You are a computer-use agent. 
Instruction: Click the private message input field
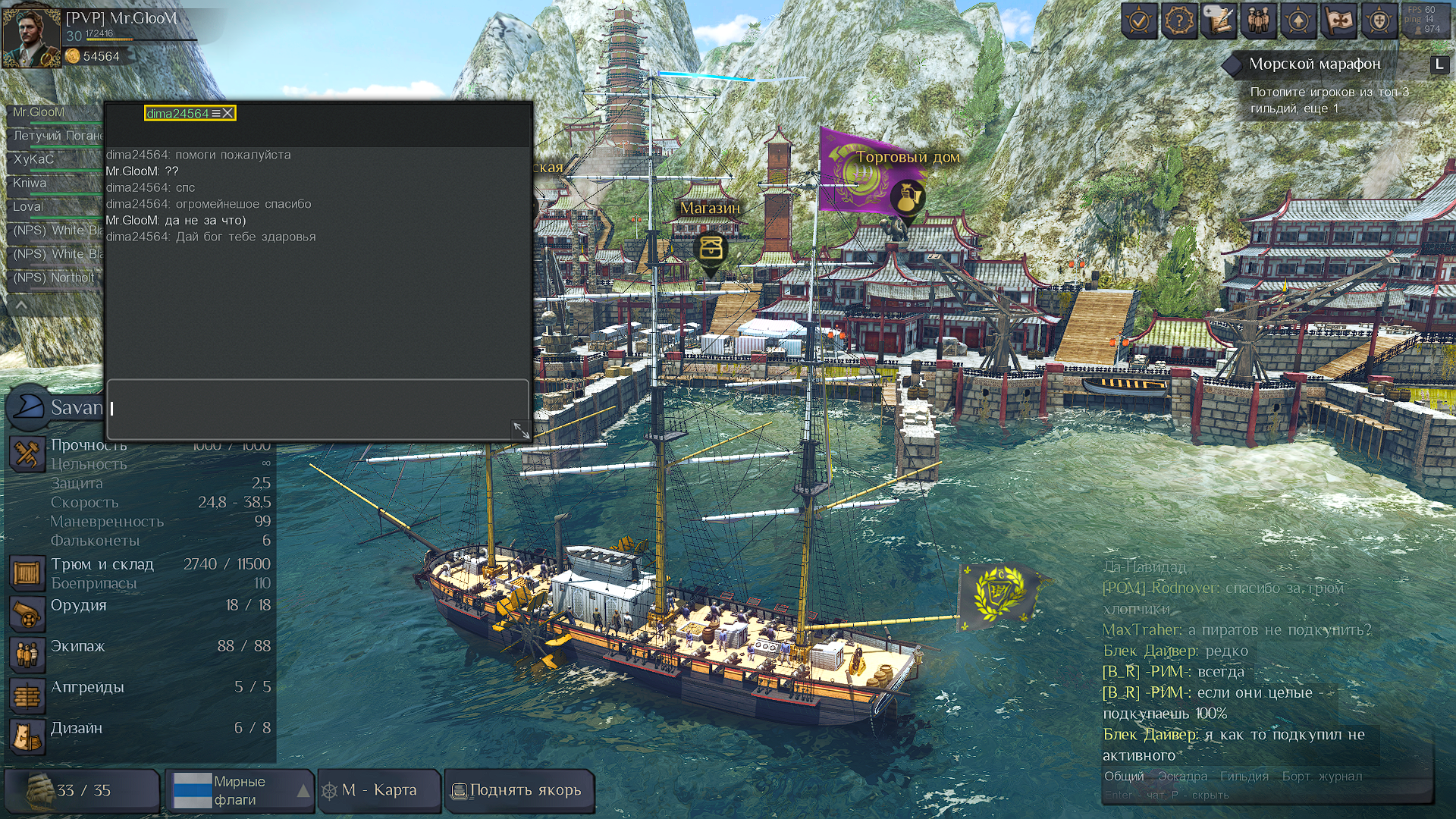click(317, 409)
